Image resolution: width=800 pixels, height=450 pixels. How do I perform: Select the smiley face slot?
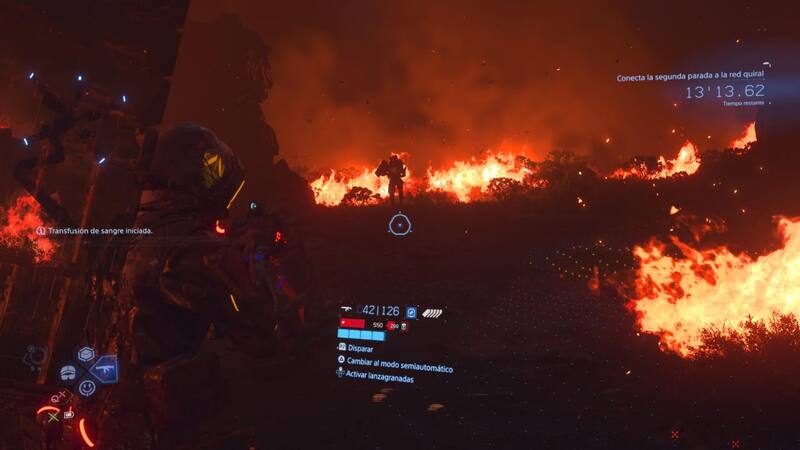(87, 387)
